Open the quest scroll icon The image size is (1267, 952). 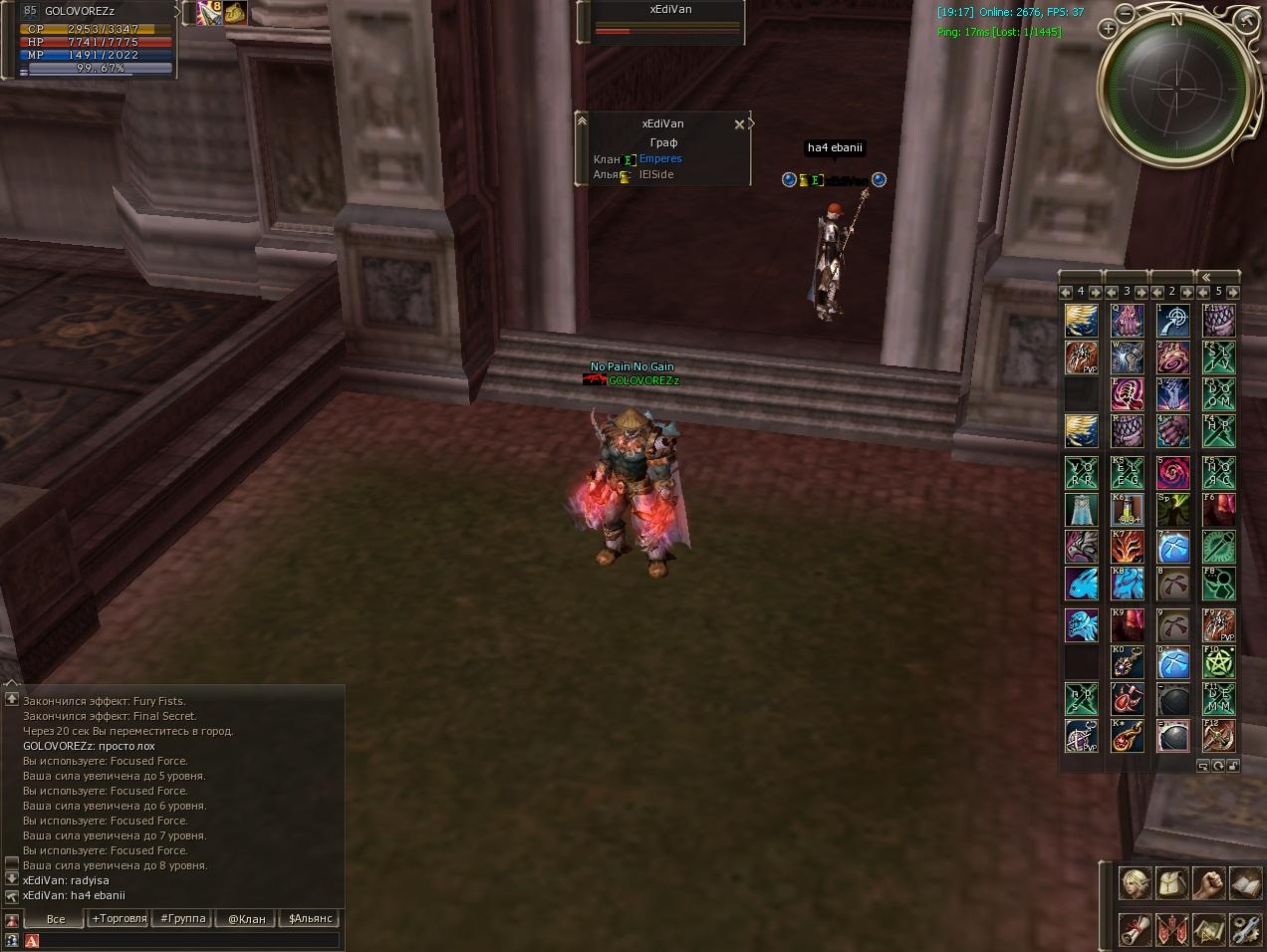tap(1136, 929)
